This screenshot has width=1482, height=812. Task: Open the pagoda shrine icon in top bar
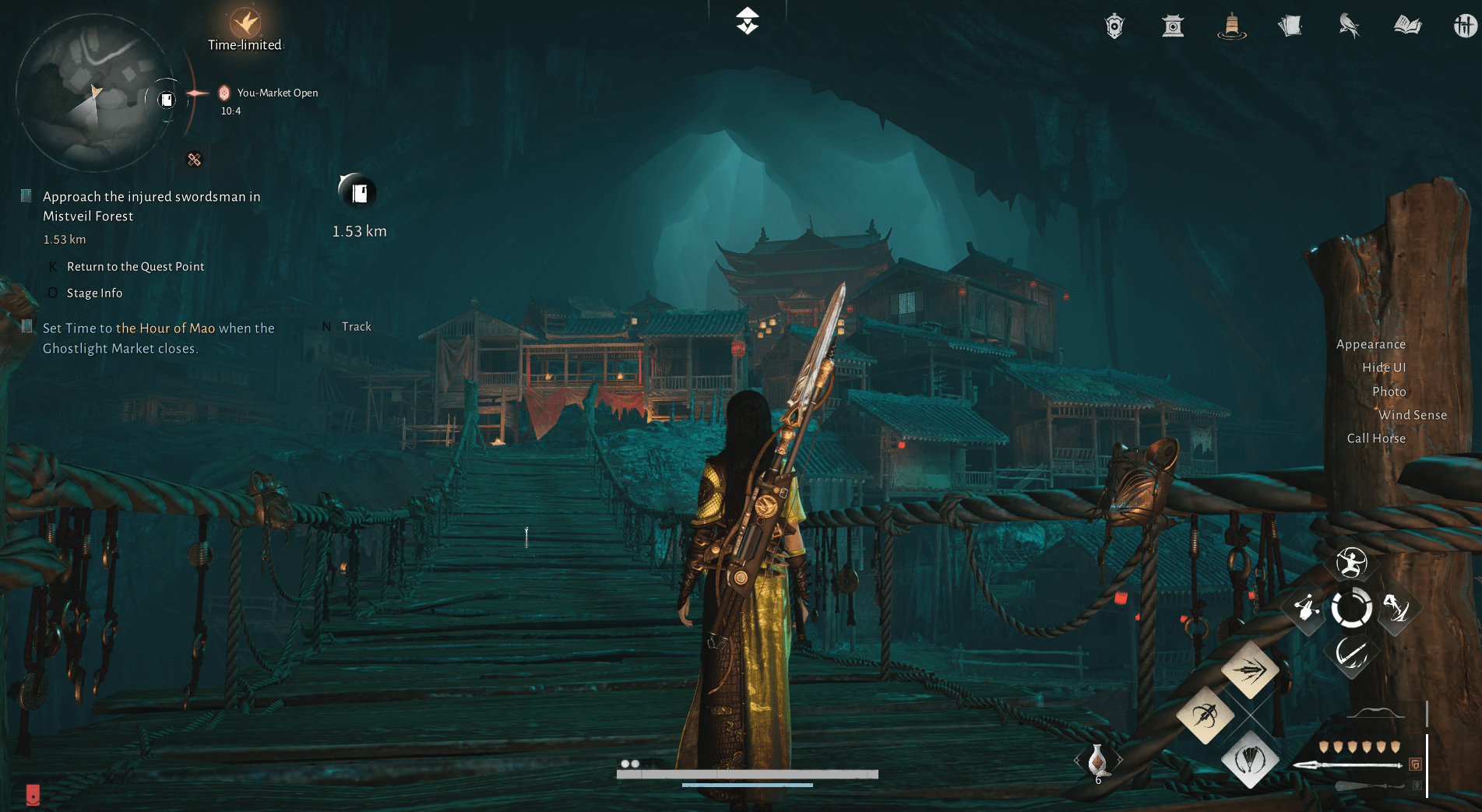pyautogui.click(x=1173, y=26)
